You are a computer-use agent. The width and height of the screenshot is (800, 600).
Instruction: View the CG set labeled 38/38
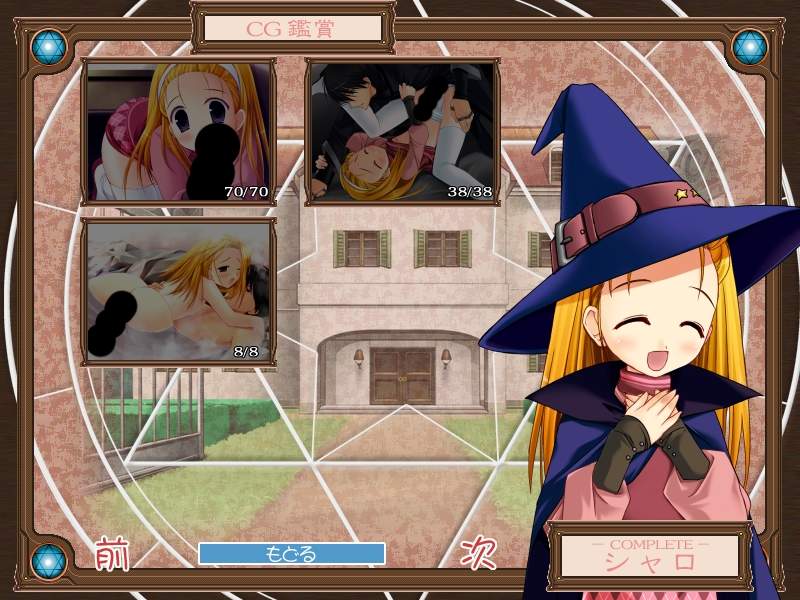[x=401, y=131]
